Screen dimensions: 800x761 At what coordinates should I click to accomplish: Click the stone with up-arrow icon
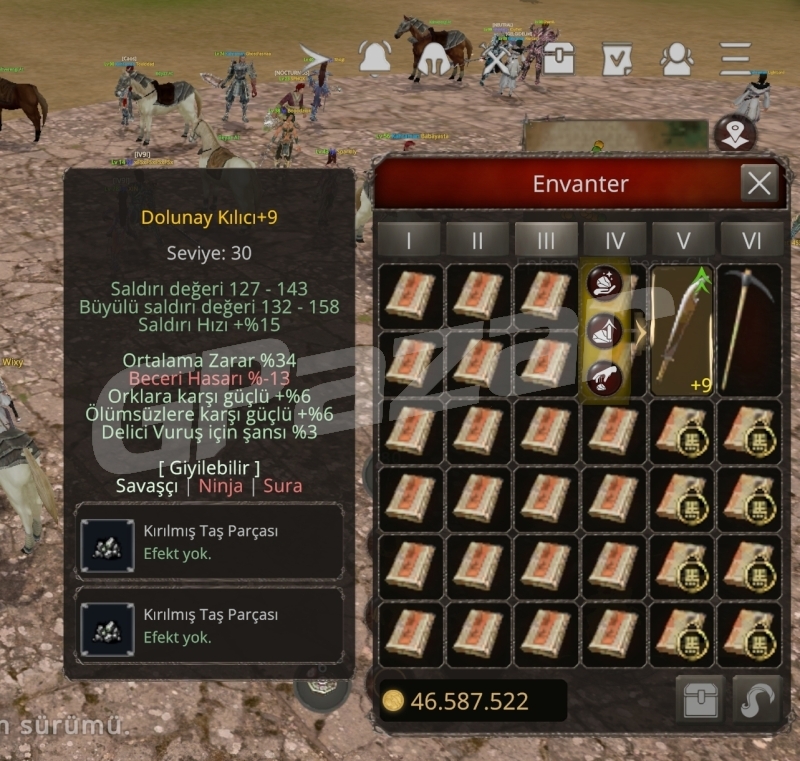coord(605,331)
